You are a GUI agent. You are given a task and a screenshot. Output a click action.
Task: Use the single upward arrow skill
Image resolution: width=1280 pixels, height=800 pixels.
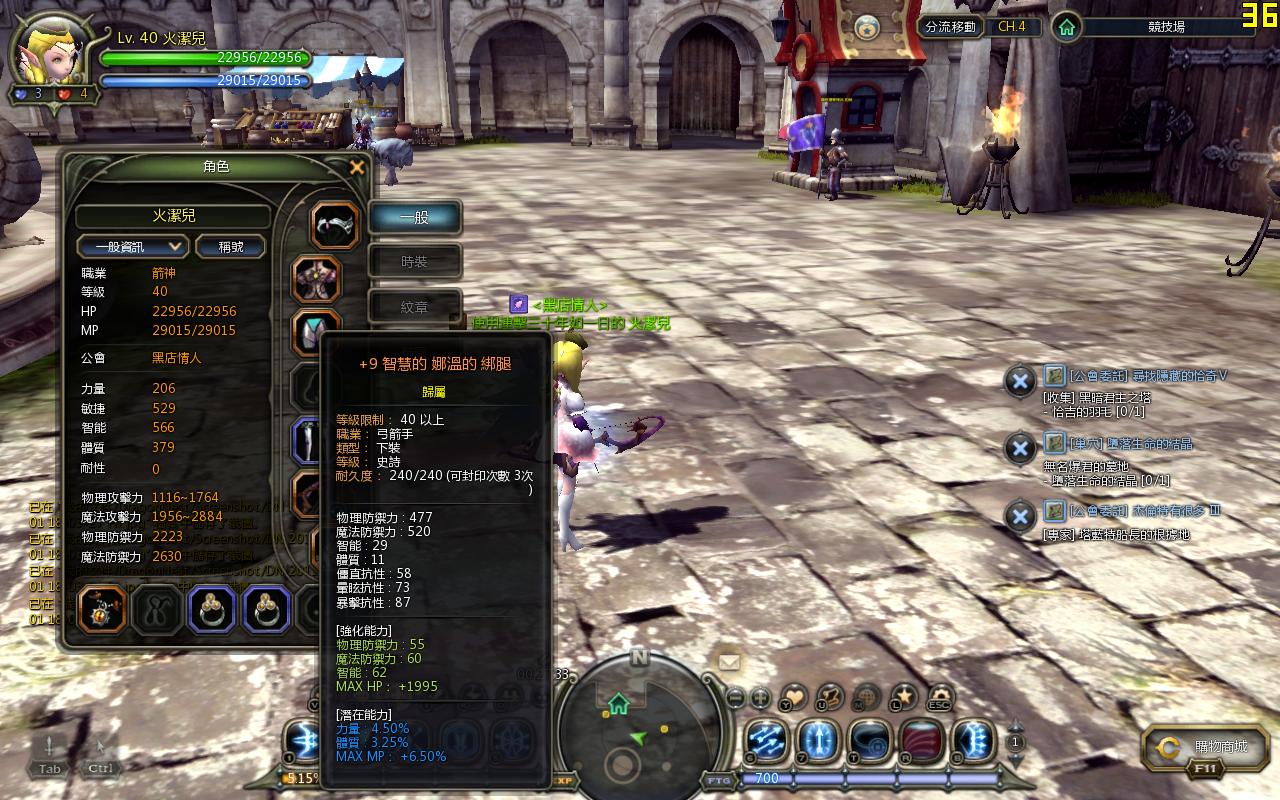point(818,741)
